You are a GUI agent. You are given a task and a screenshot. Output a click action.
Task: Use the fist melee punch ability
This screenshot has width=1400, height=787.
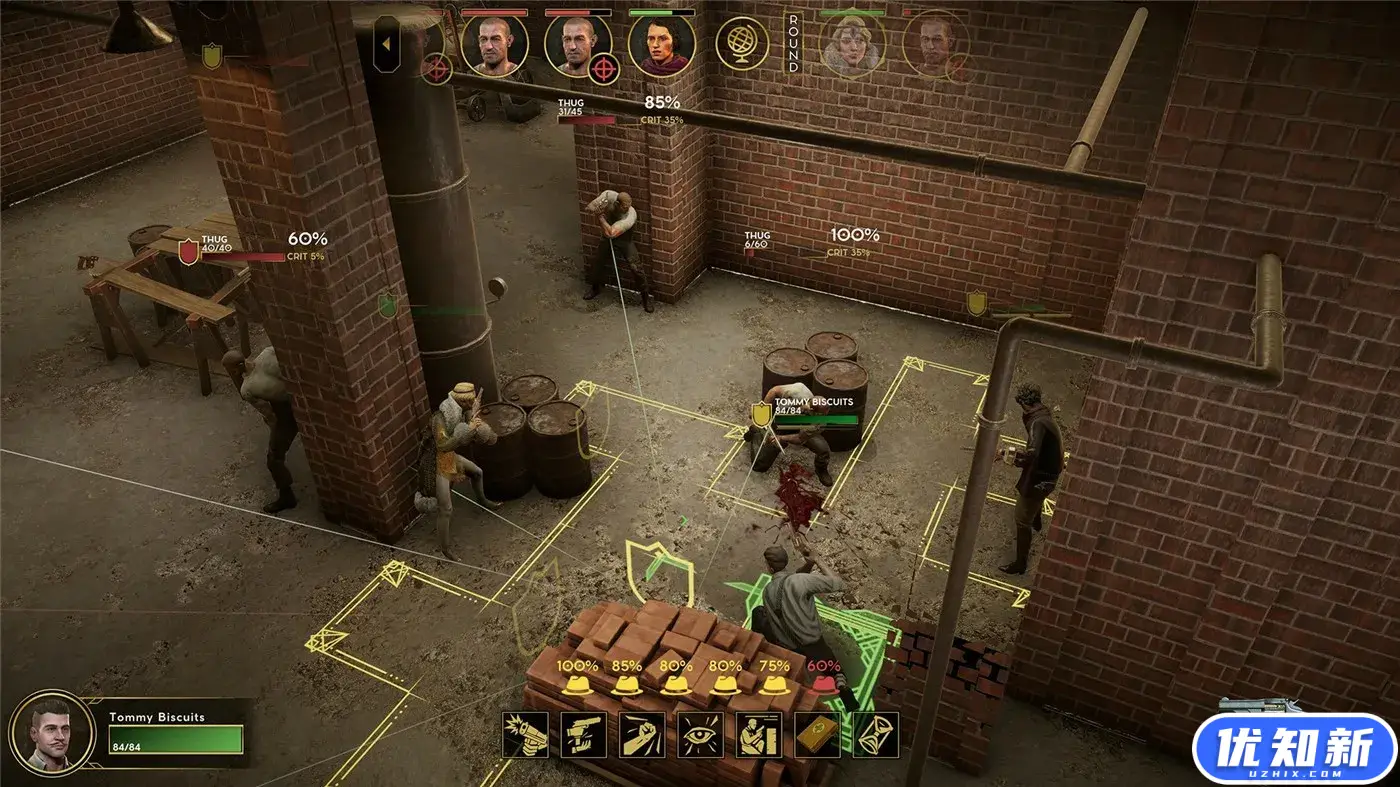click(x=642, y=735)
